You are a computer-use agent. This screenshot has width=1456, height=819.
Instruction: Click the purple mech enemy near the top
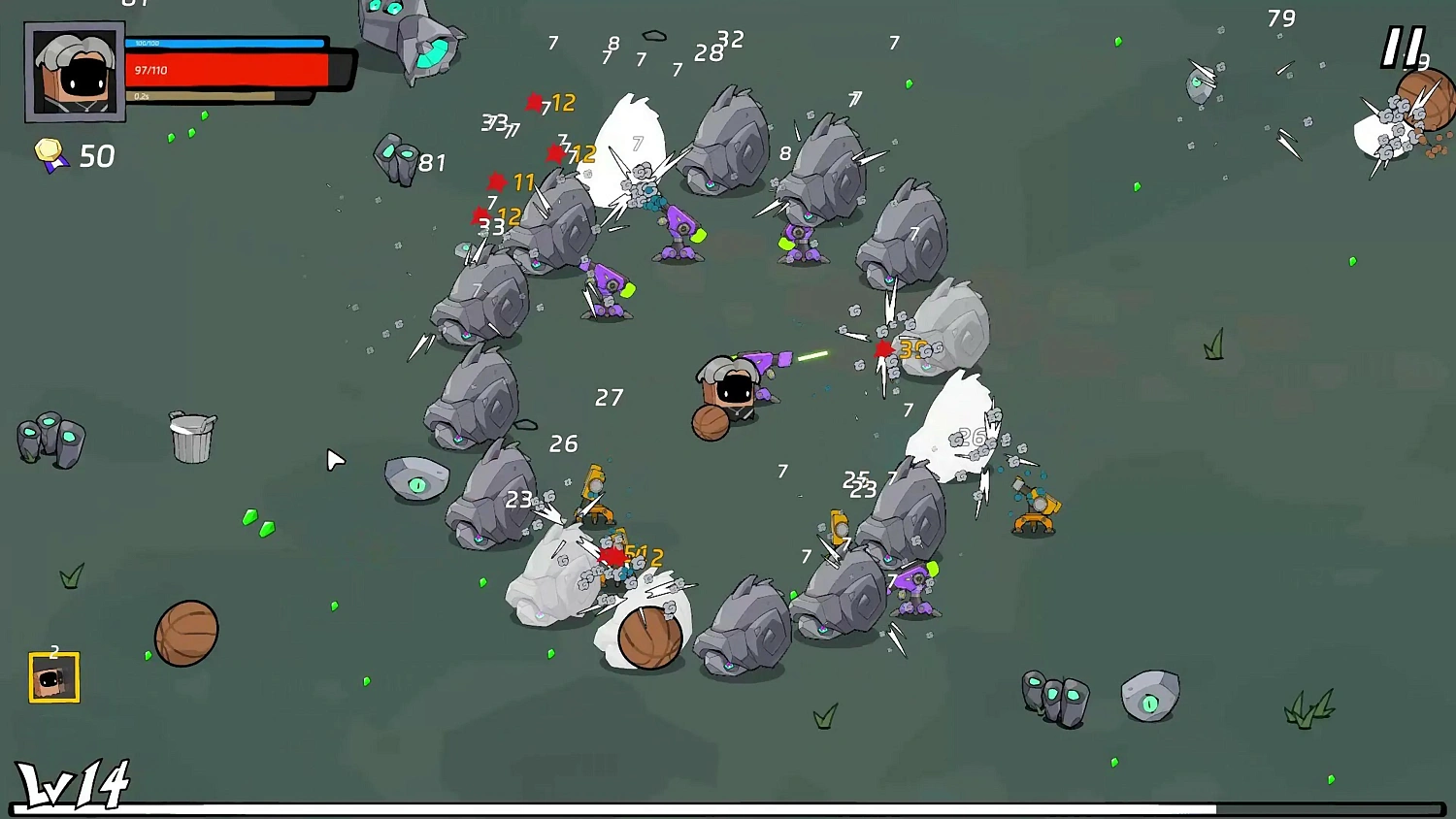point(677,228)
